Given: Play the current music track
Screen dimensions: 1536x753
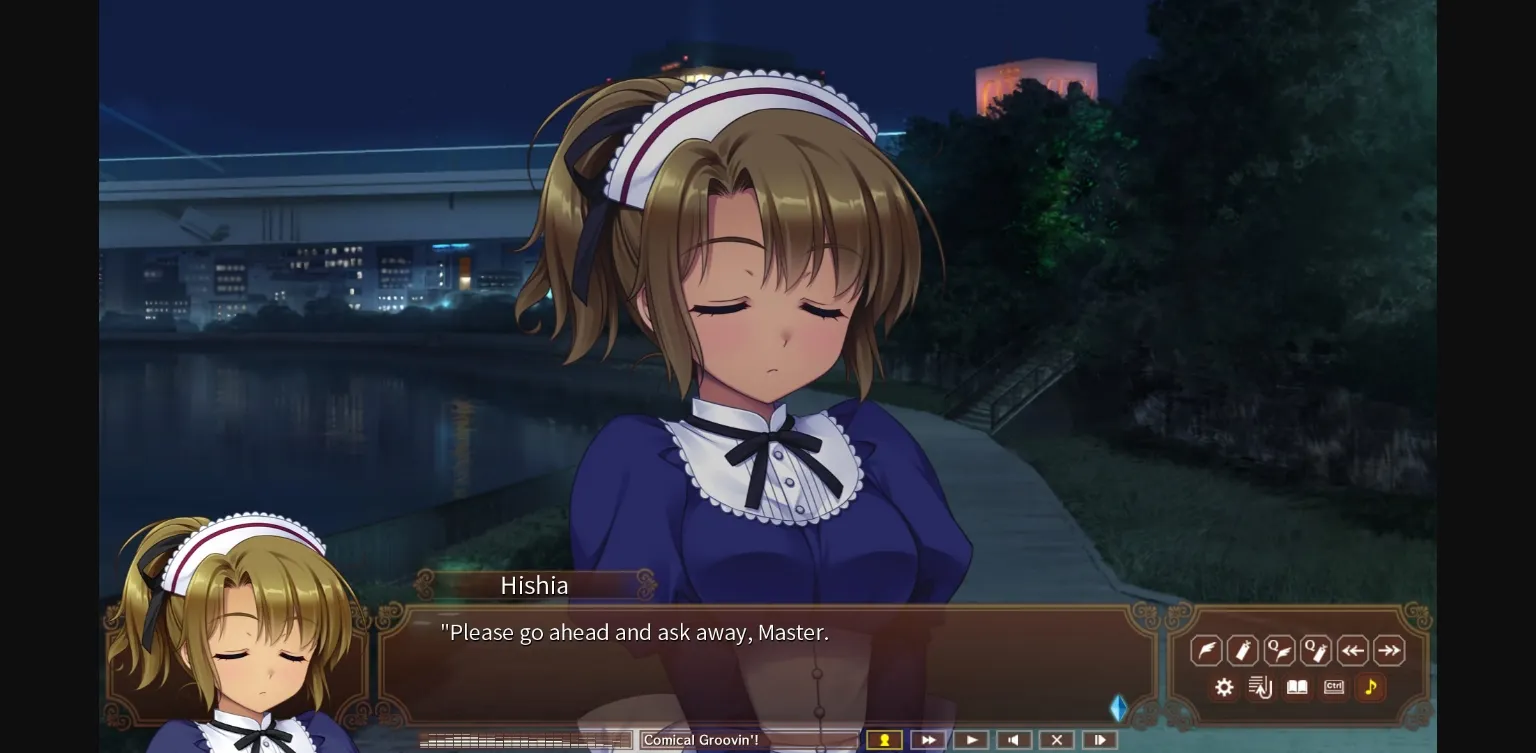Looking at the screenshot, I should (971, 740).
